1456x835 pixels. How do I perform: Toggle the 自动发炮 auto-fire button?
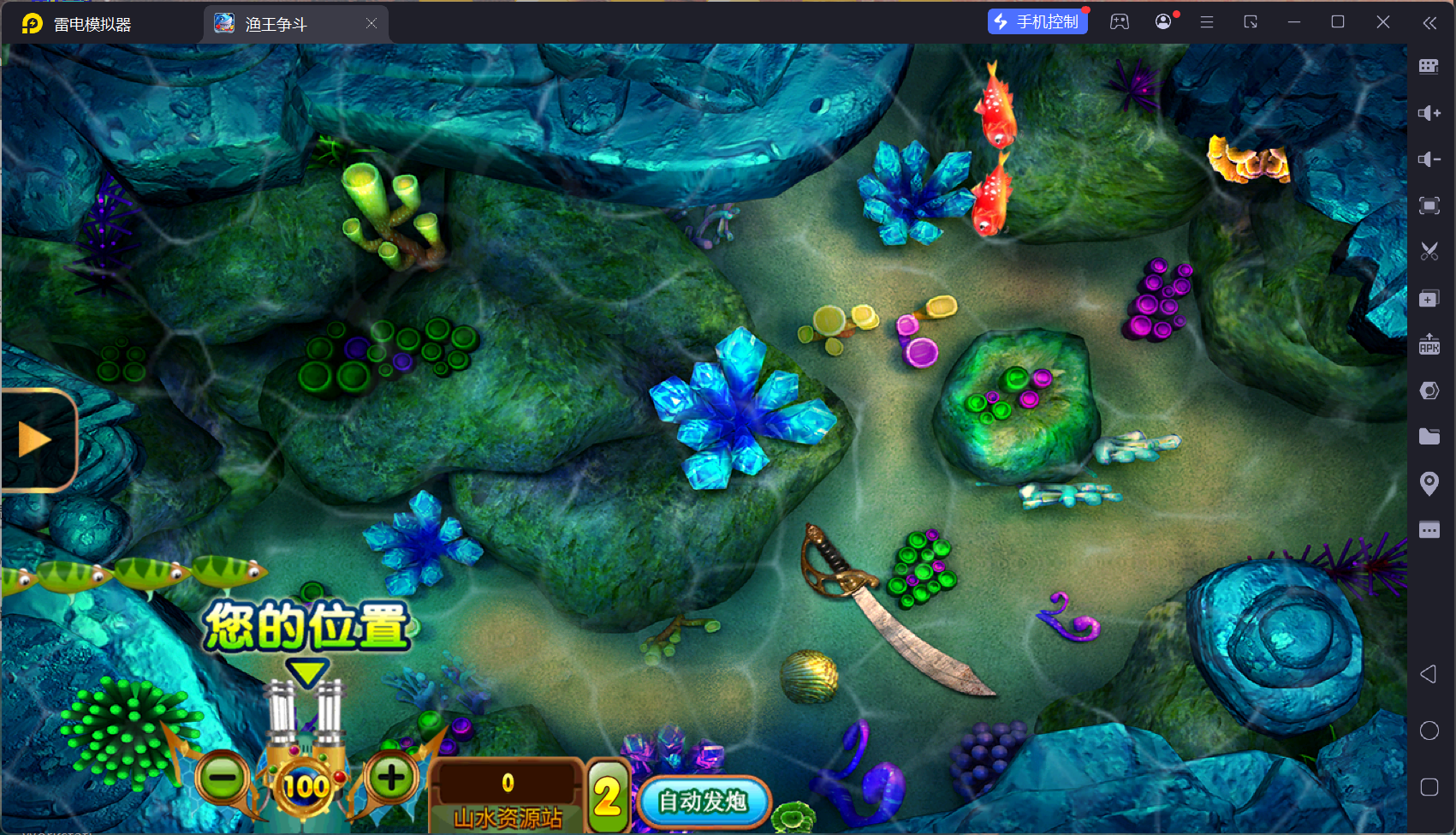pyautogui.click(x=703, y=802)
